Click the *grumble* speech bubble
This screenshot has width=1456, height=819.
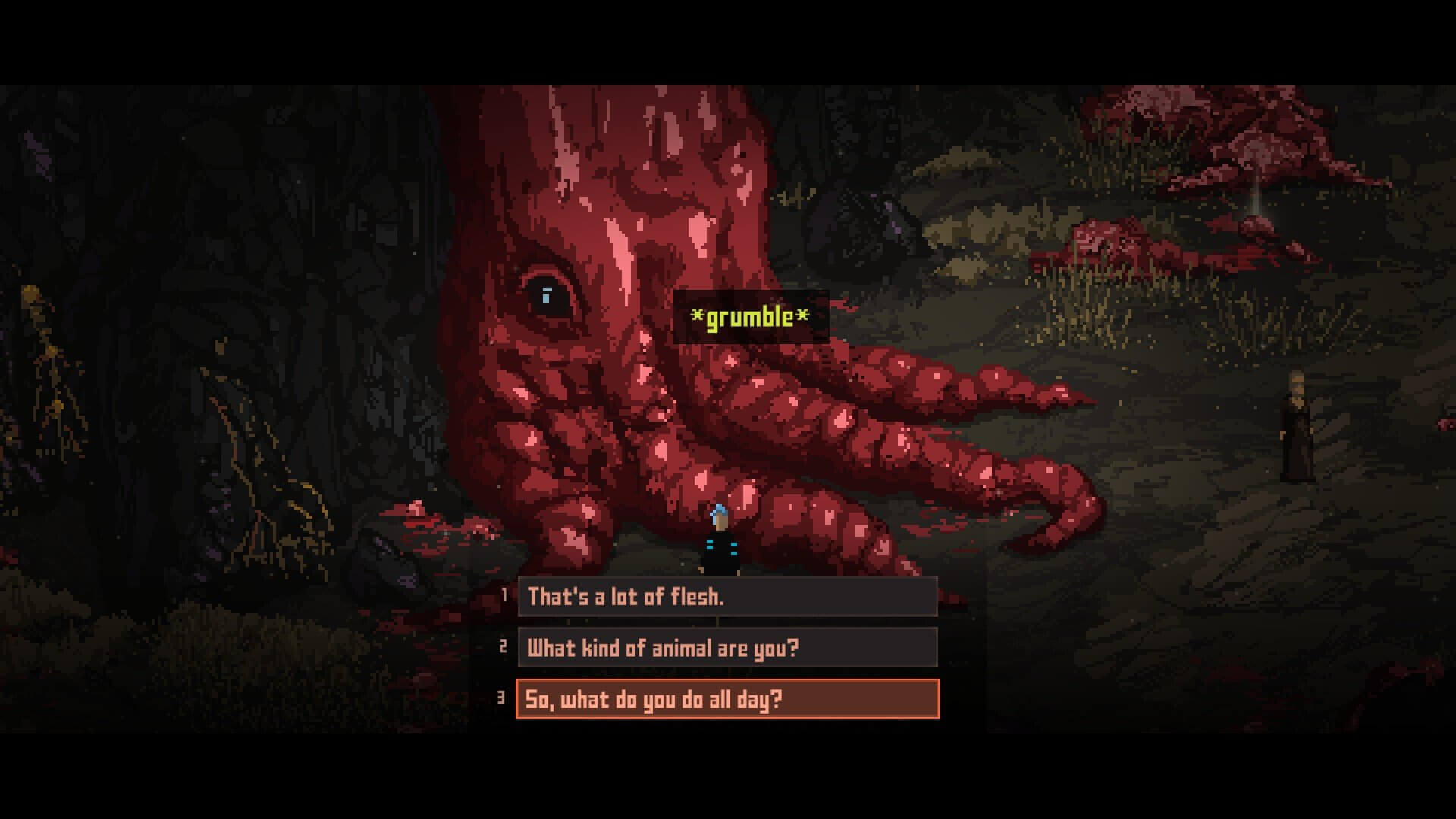[x=747, y=317]
